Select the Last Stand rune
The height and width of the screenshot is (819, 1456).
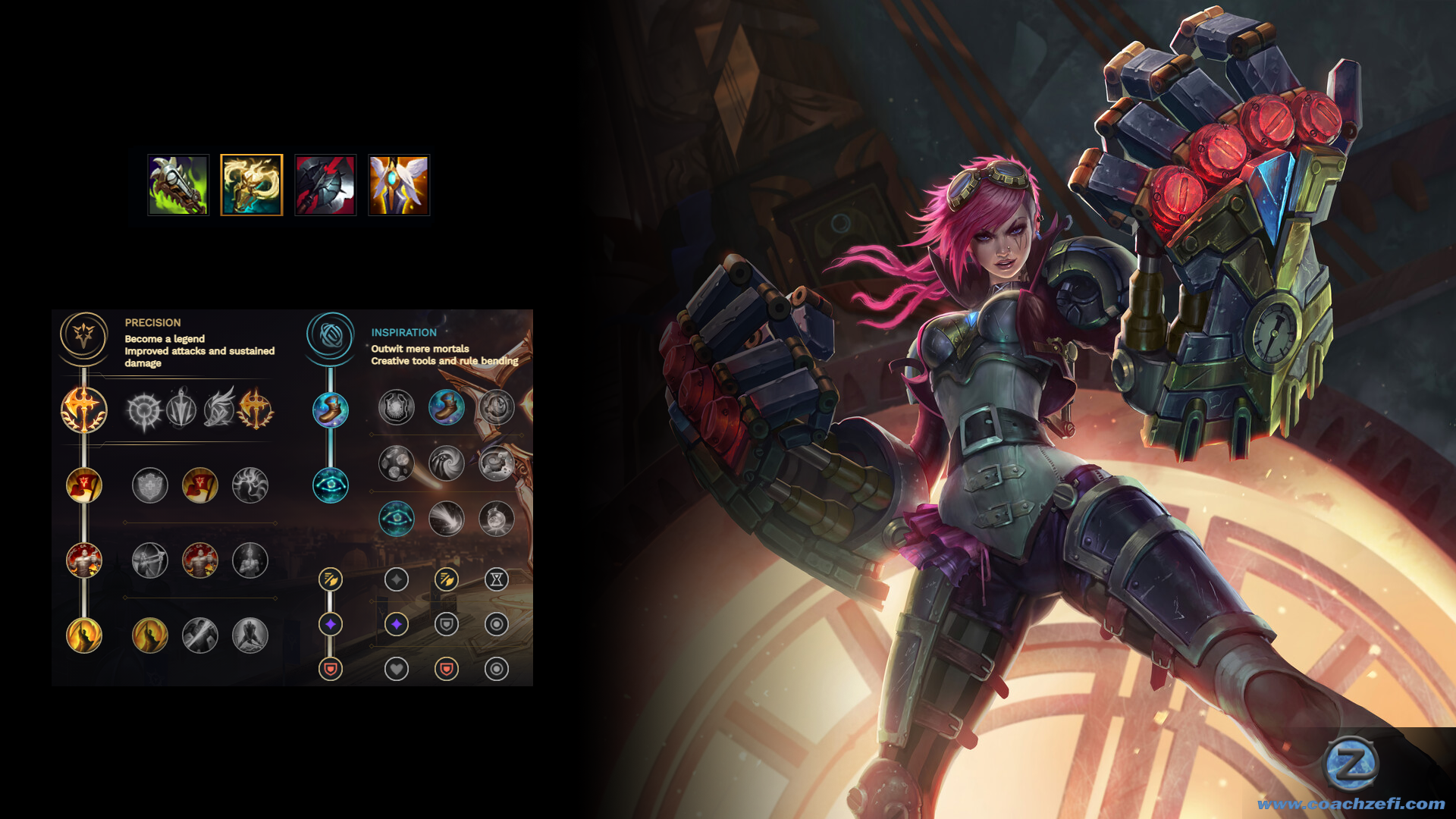(x=250, y=635)
